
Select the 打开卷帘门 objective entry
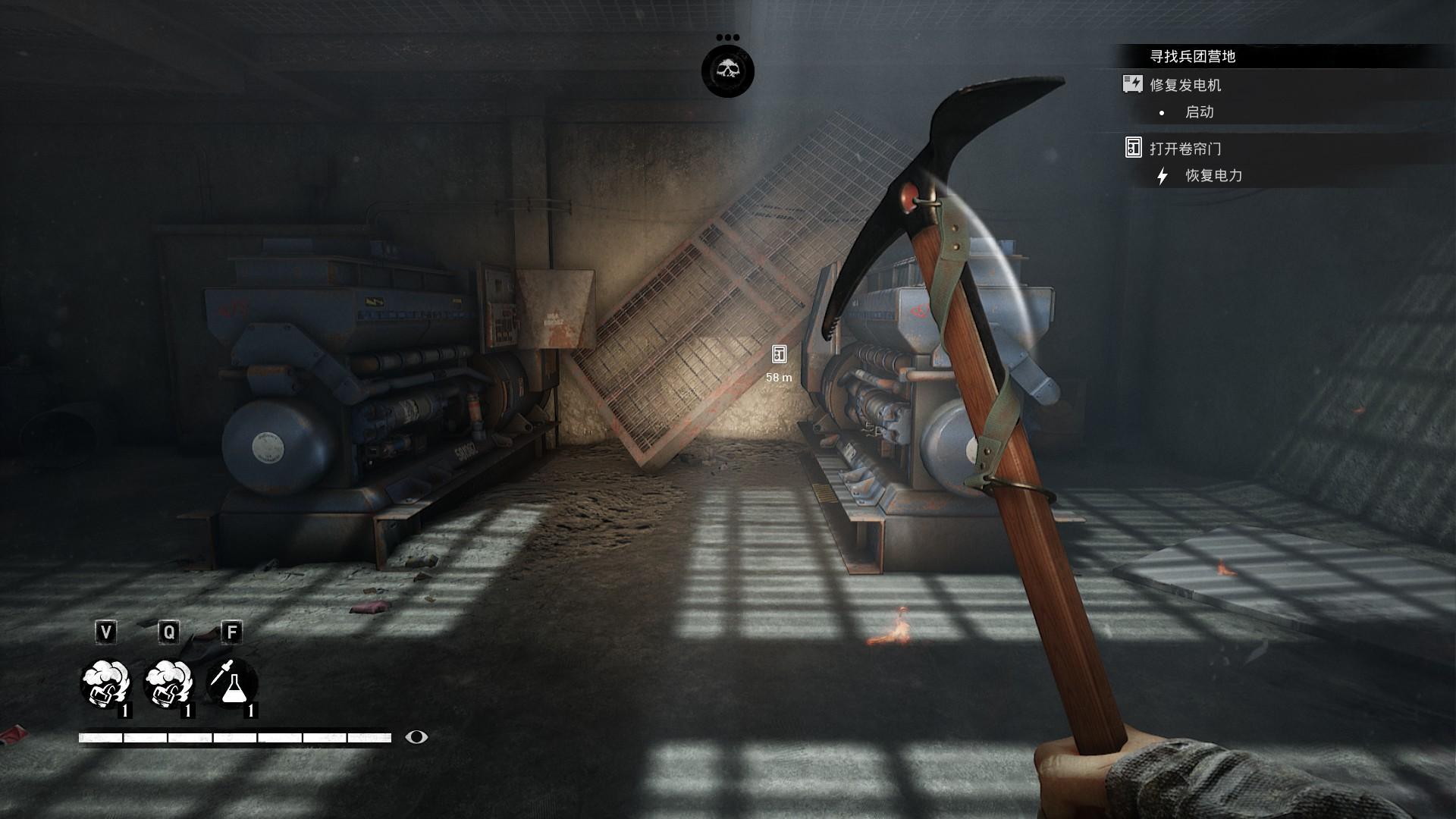pyautogui.click(x=1185, y=149)
